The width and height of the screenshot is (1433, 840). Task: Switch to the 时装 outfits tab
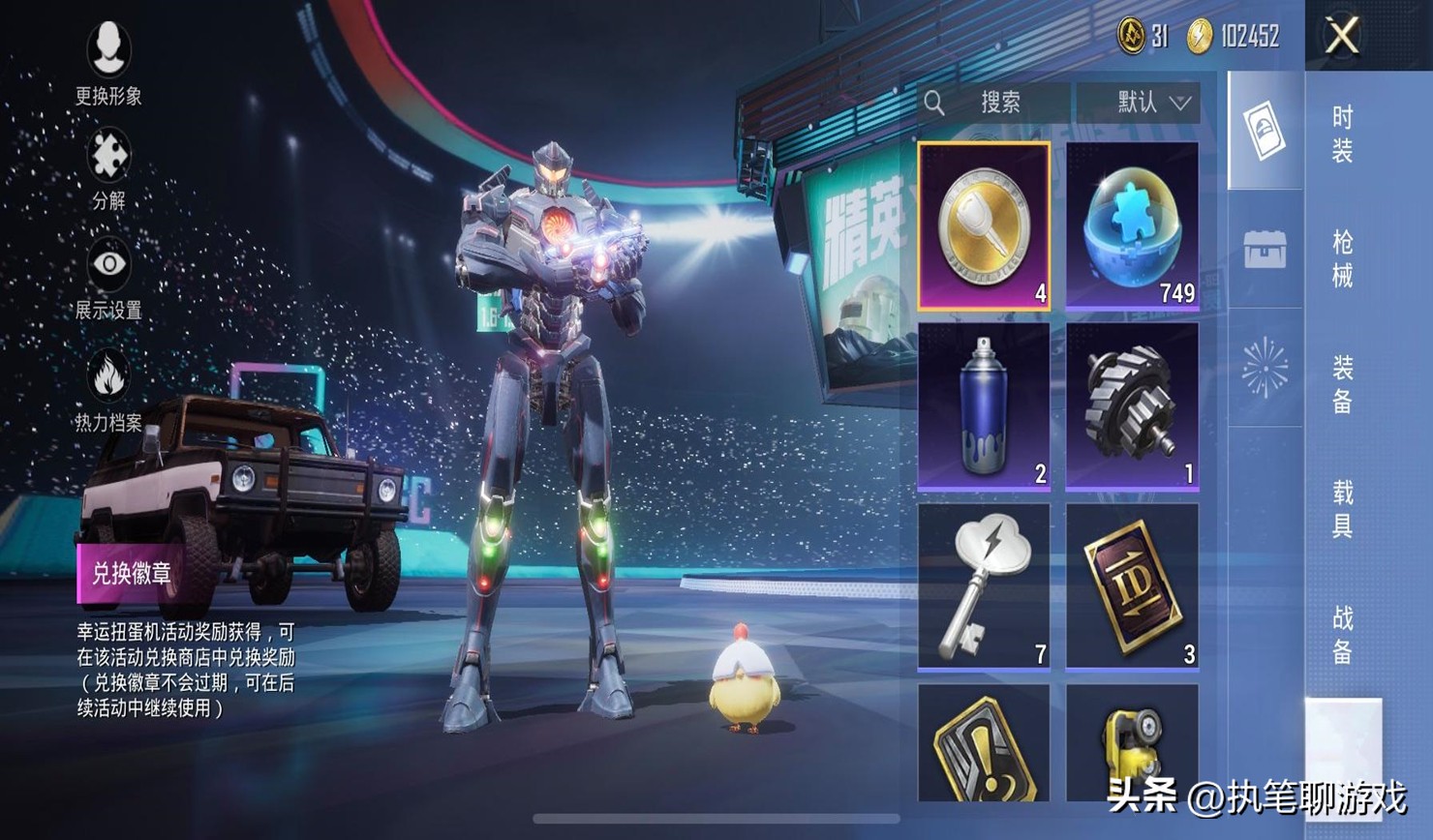pos(1342,134)
